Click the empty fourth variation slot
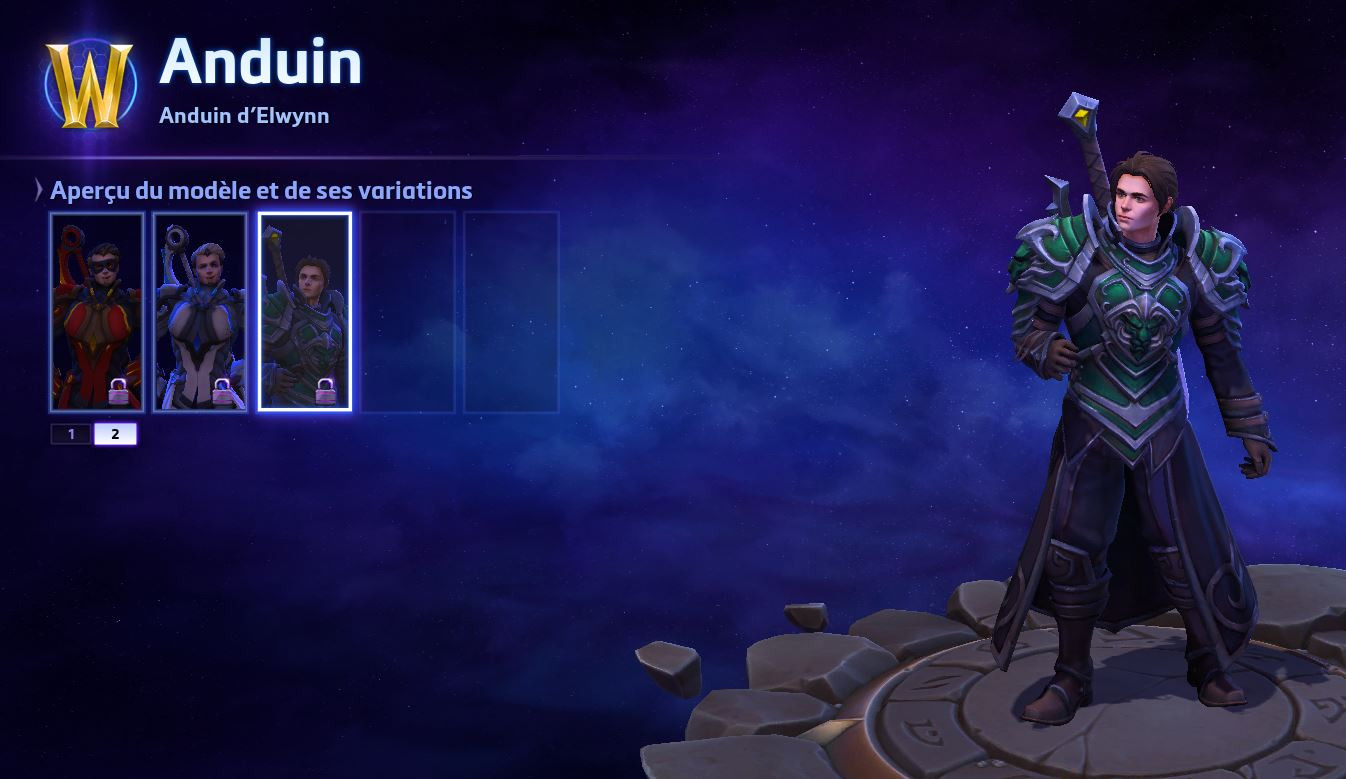 click(x=408, y=310)
